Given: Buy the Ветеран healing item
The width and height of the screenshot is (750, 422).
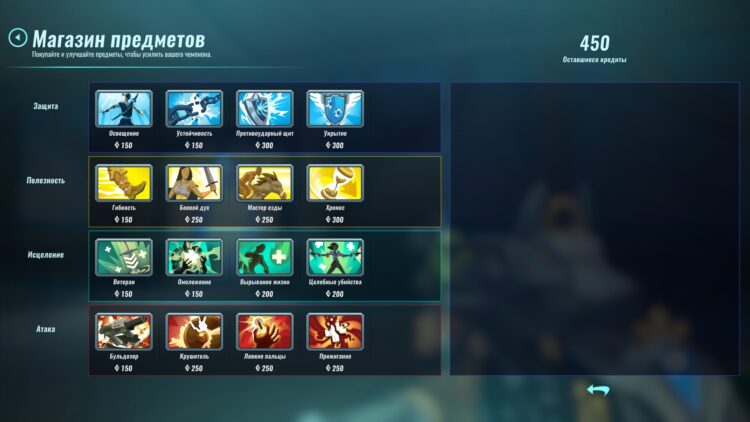Looking at the screenshot, I should pos(124,257).
